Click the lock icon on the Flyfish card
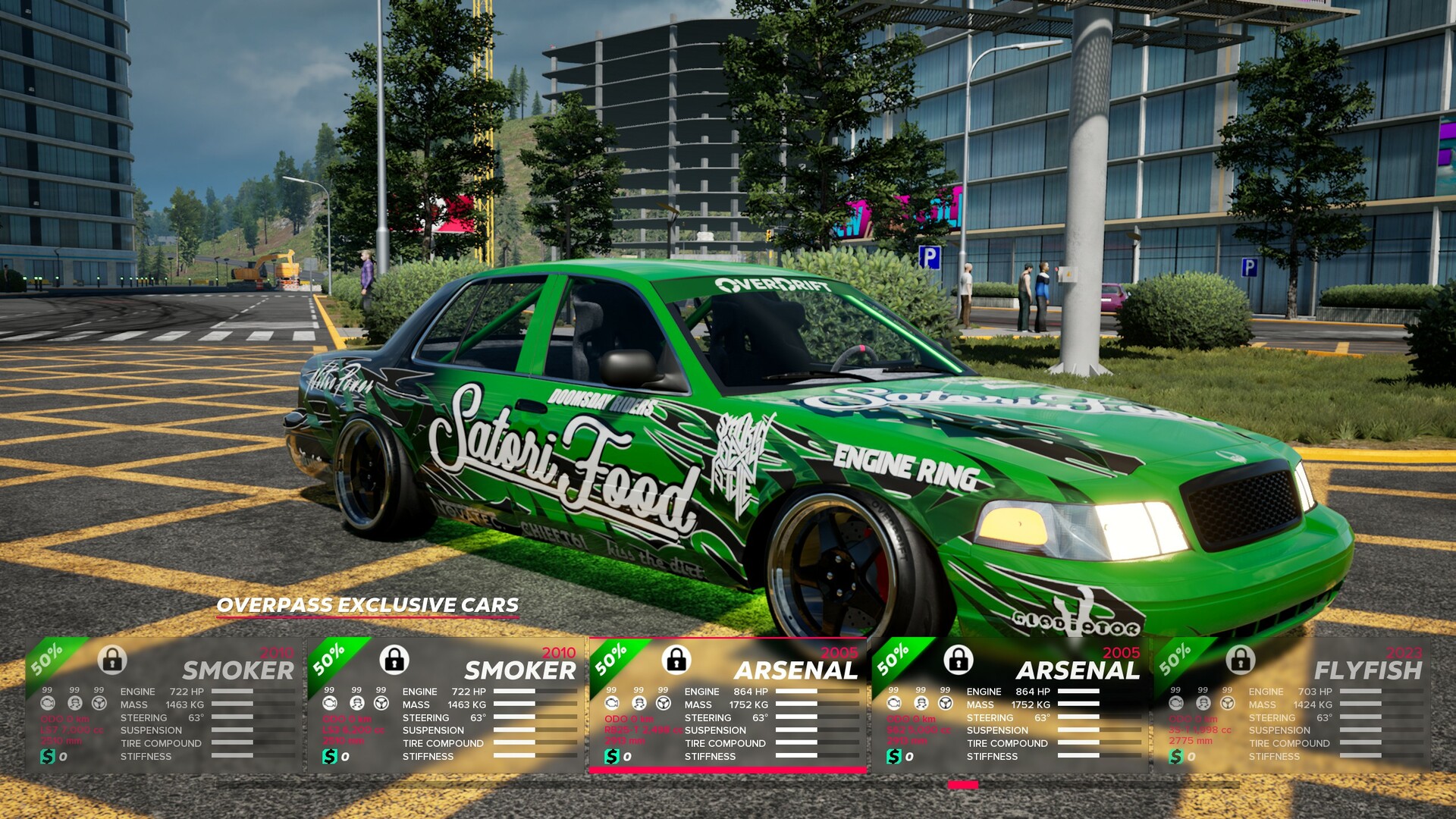Image resolution: width=1456 pixels, height=819 pixels. (x=1241, y=660)
